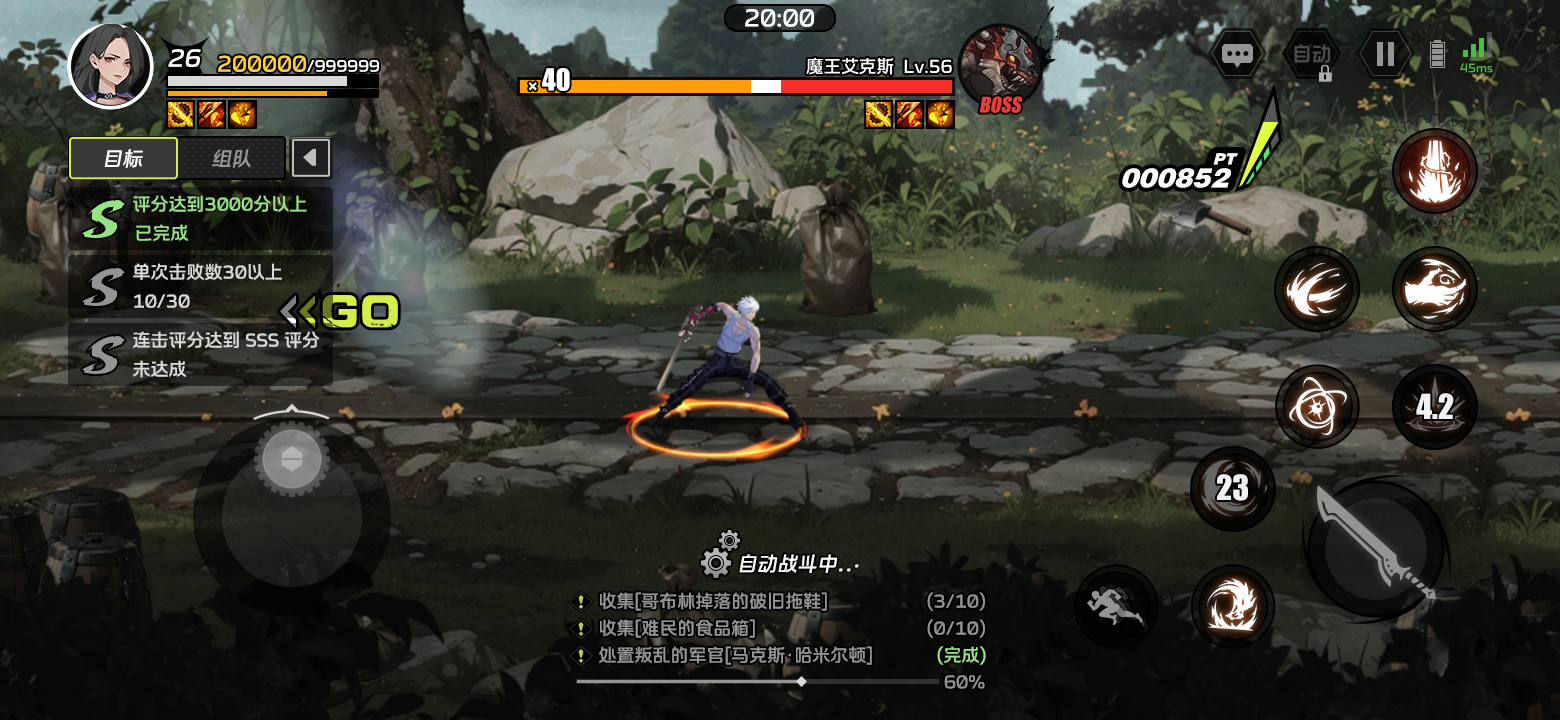Select the 单次击败数30以上 objective row
This screenshot has width=1560, height=720.
[200, 286]
